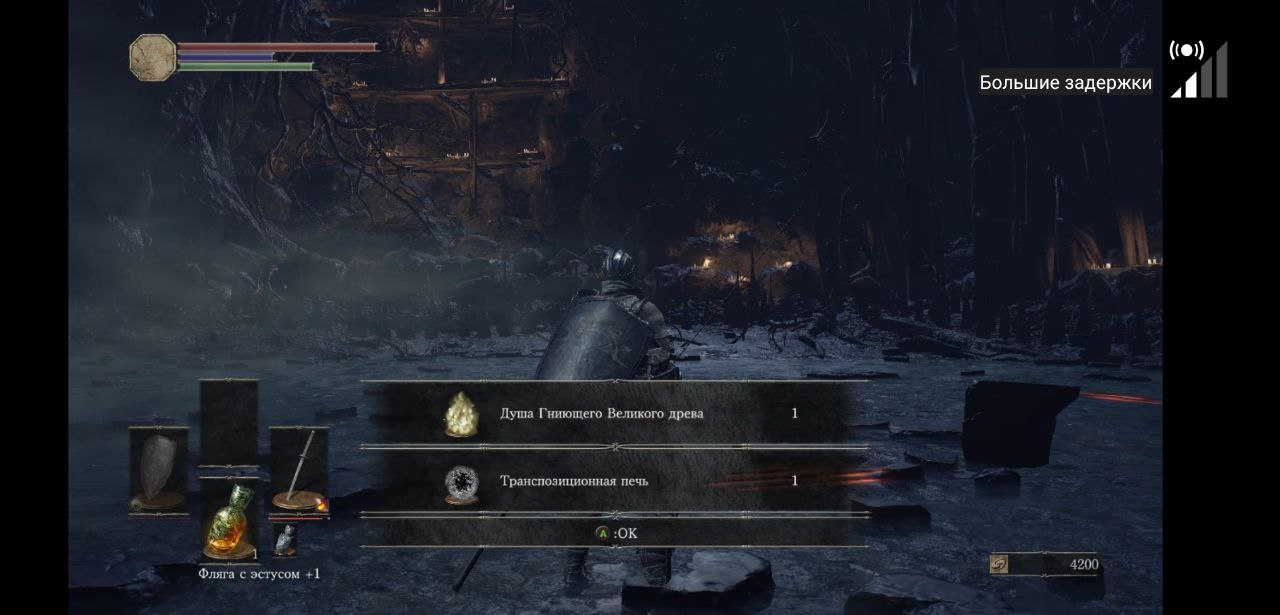1280x615 pixels.
Task: Click the left-hand shield equipment slot
Action: [158, 470]
